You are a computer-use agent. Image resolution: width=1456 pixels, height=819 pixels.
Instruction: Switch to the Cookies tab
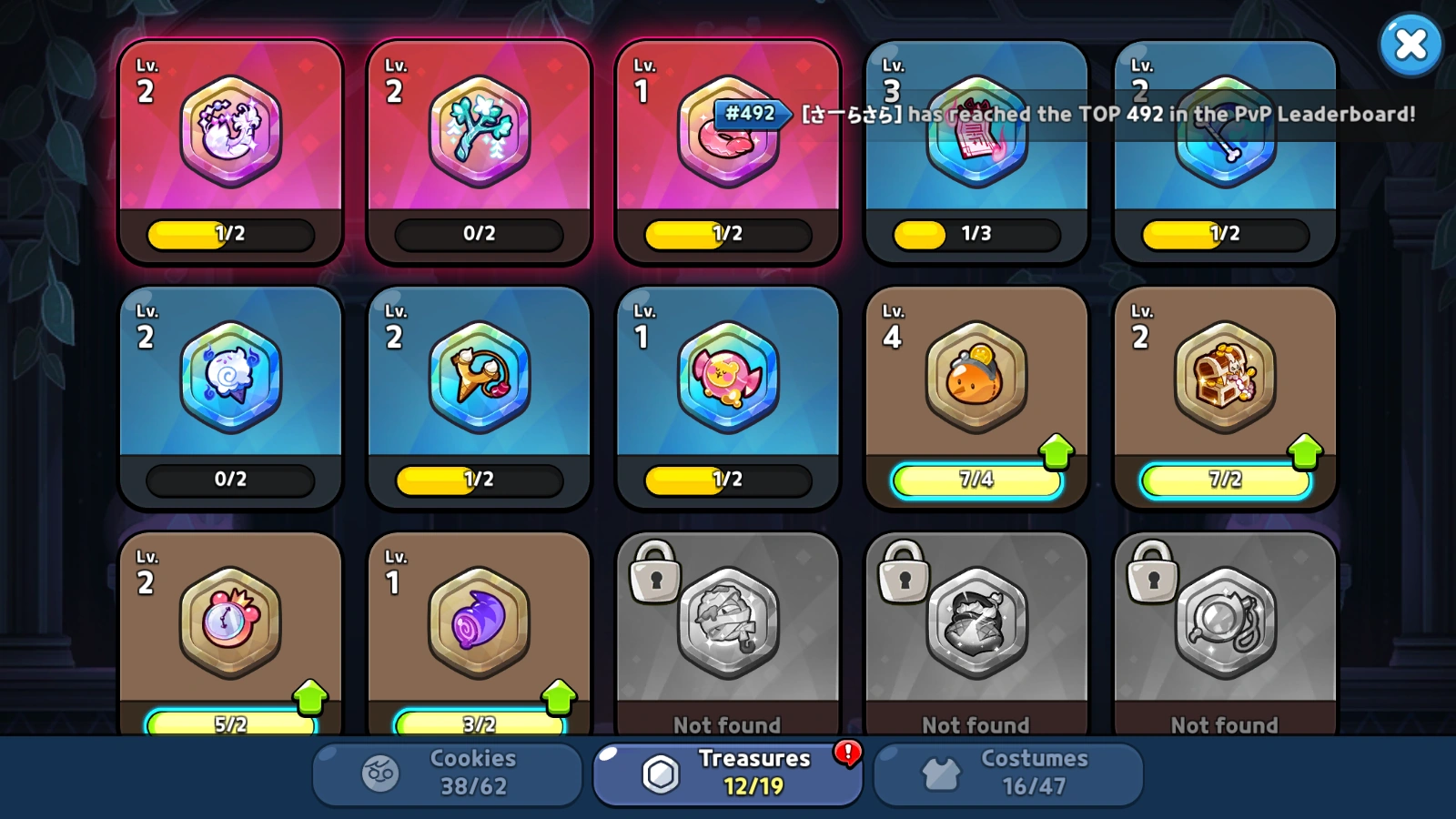(446, 772)
